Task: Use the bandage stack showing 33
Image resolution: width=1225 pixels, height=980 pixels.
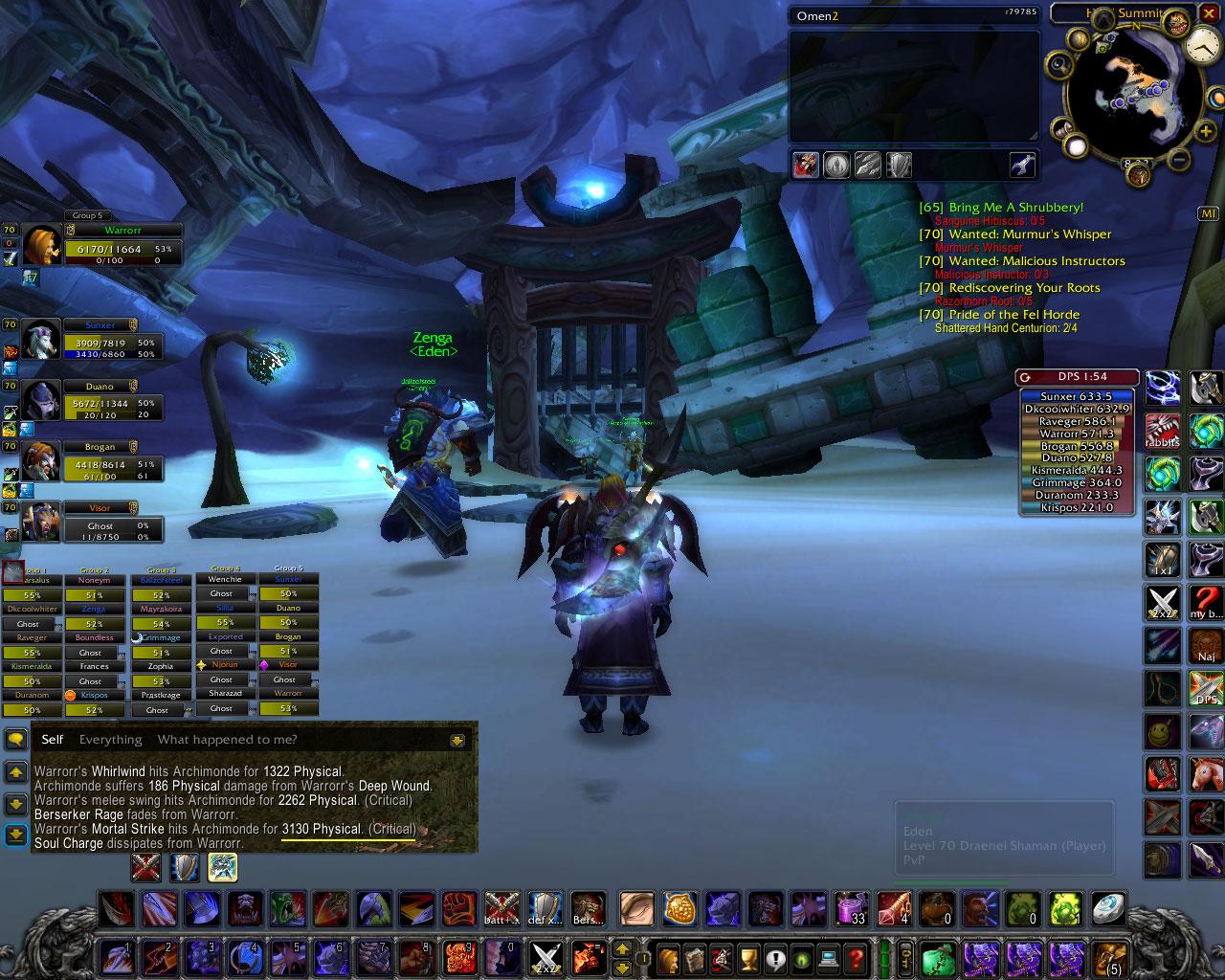Action: [851, 907]
